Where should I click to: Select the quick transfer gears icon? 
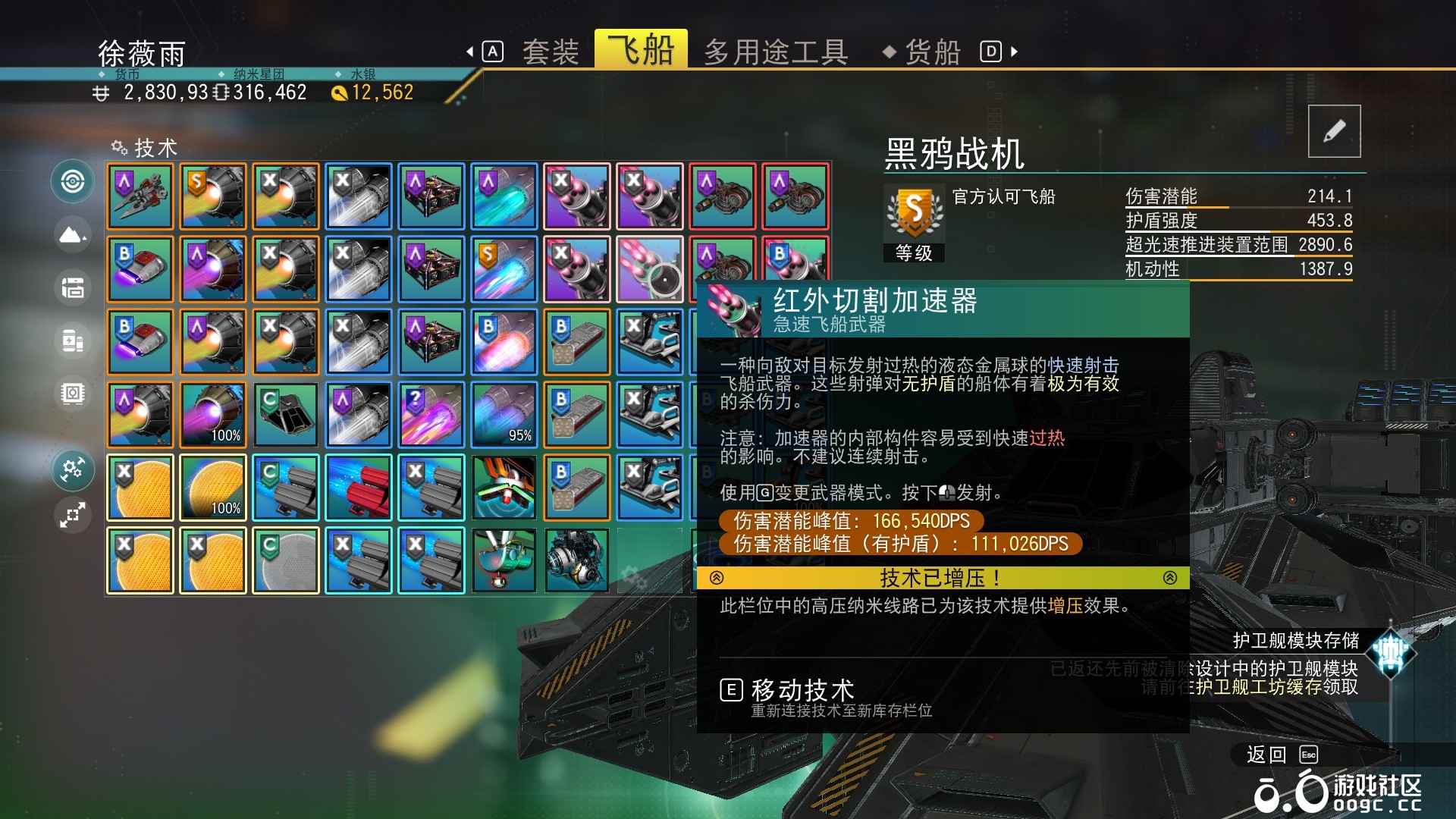(x=73, y=469)
